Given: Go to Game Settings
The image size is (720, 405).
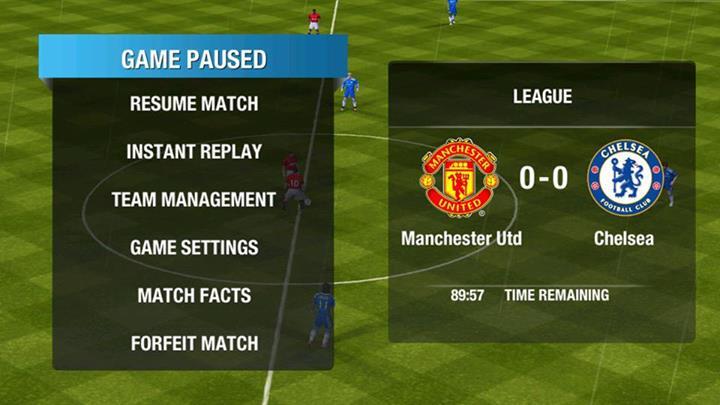Looking at the screenshot, I should pos(194,248).
